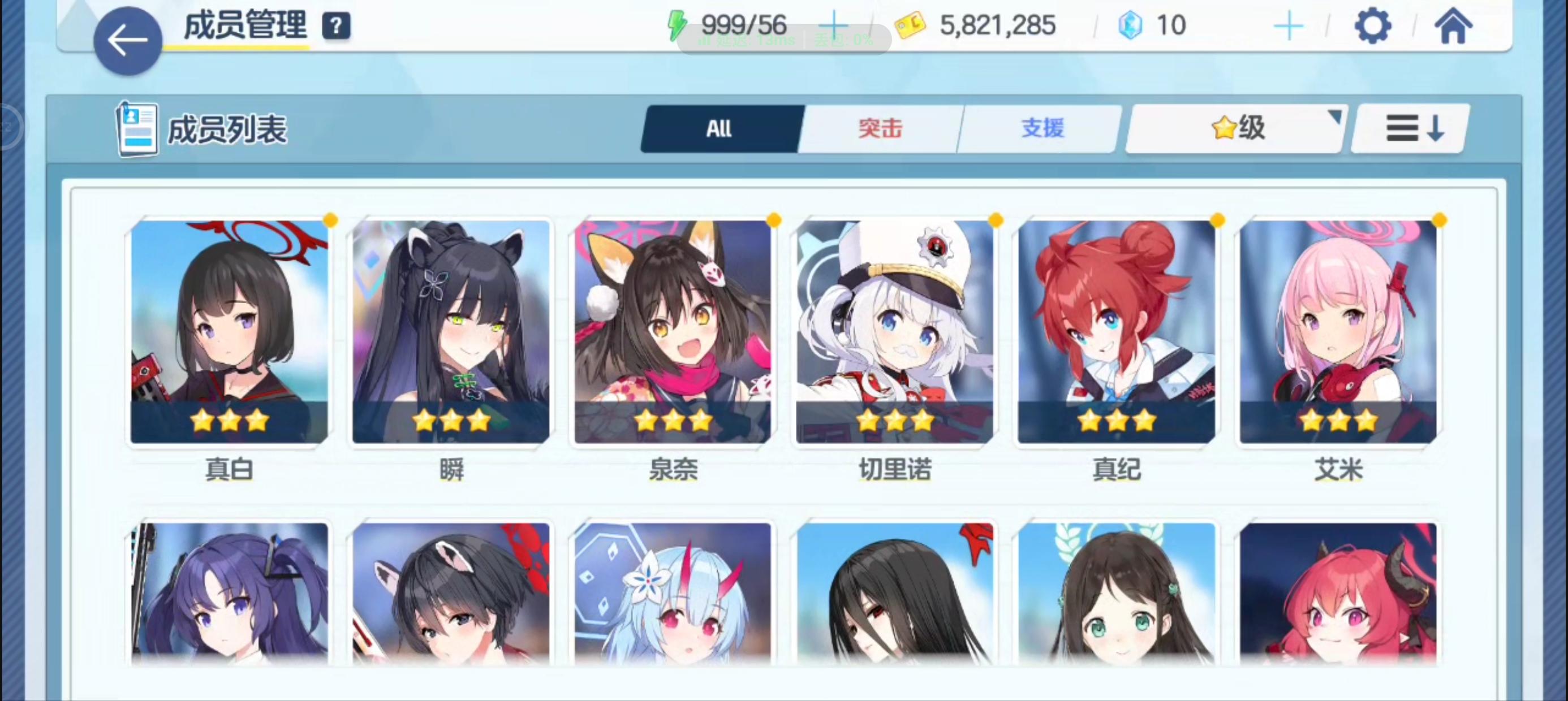
Task: Open the settings gear icon
Action: [x=1373, y=25]
